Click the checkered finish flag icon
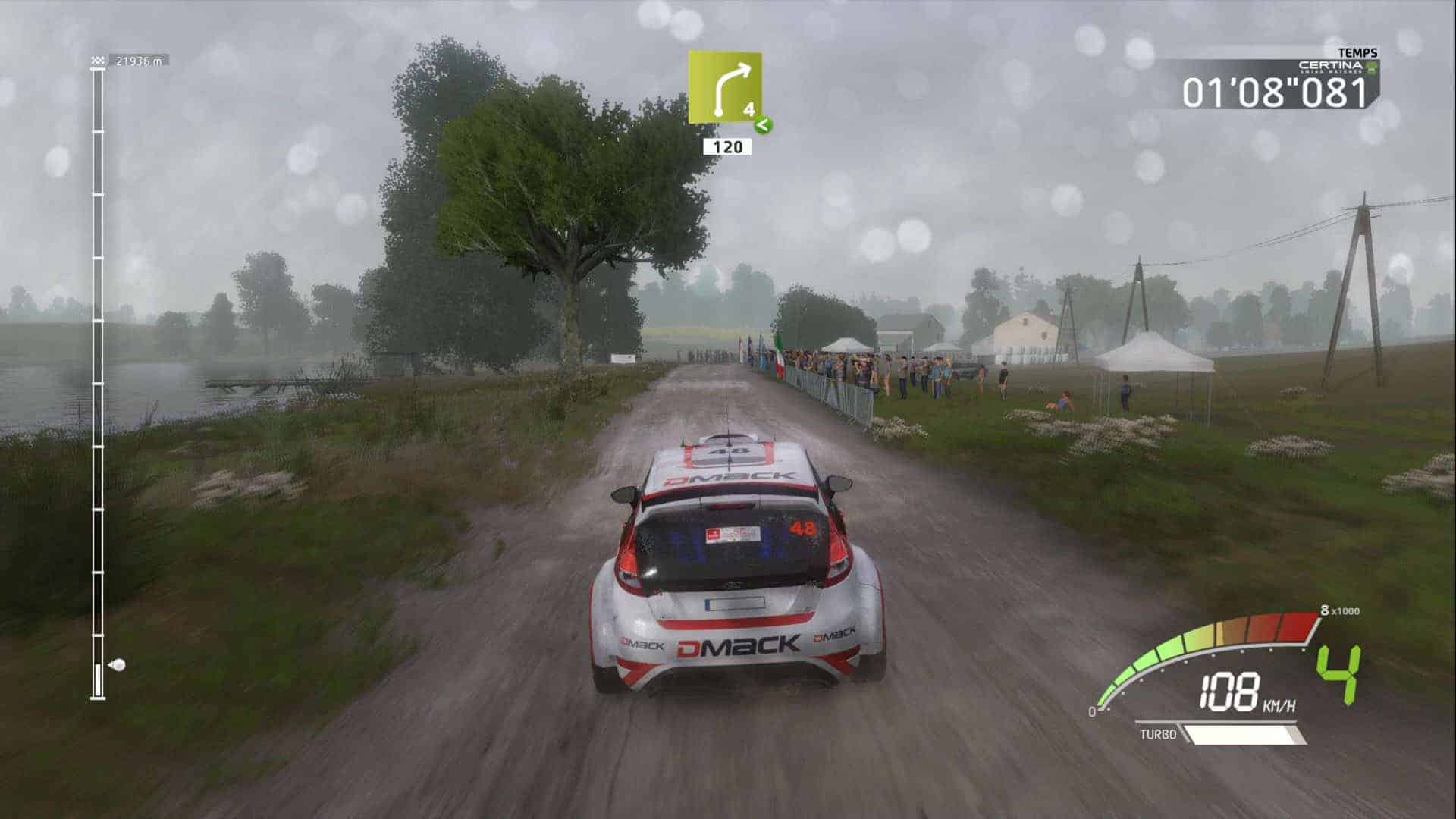Viewport: 1456px width, 819px height. tap(98, 61)
